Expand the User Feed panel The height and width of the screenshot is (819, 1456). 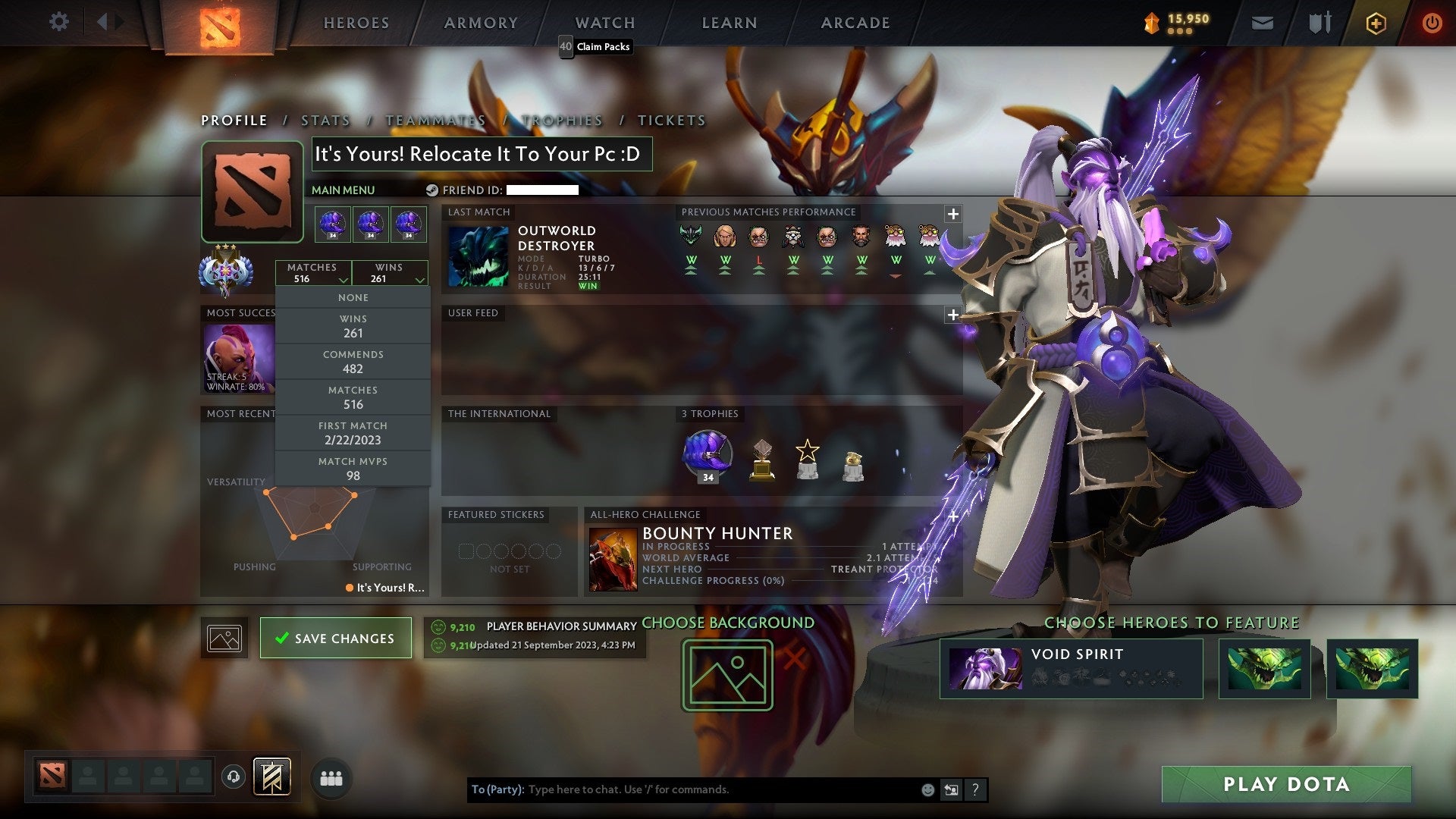[x=952, y=314]
